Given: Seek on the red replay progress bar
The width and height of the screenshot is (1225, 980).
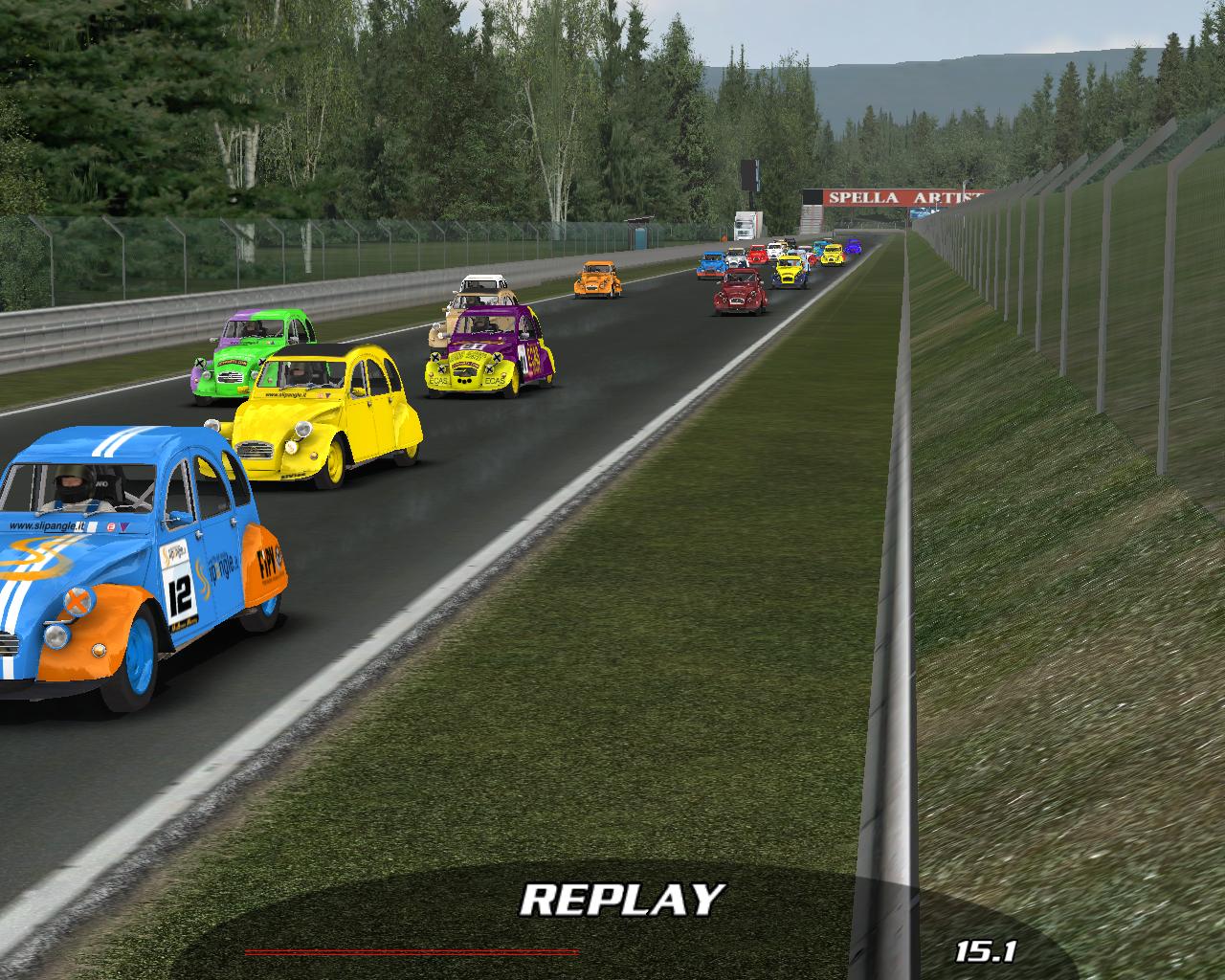Looking at the screenshot, I should (x=412, y=952).
